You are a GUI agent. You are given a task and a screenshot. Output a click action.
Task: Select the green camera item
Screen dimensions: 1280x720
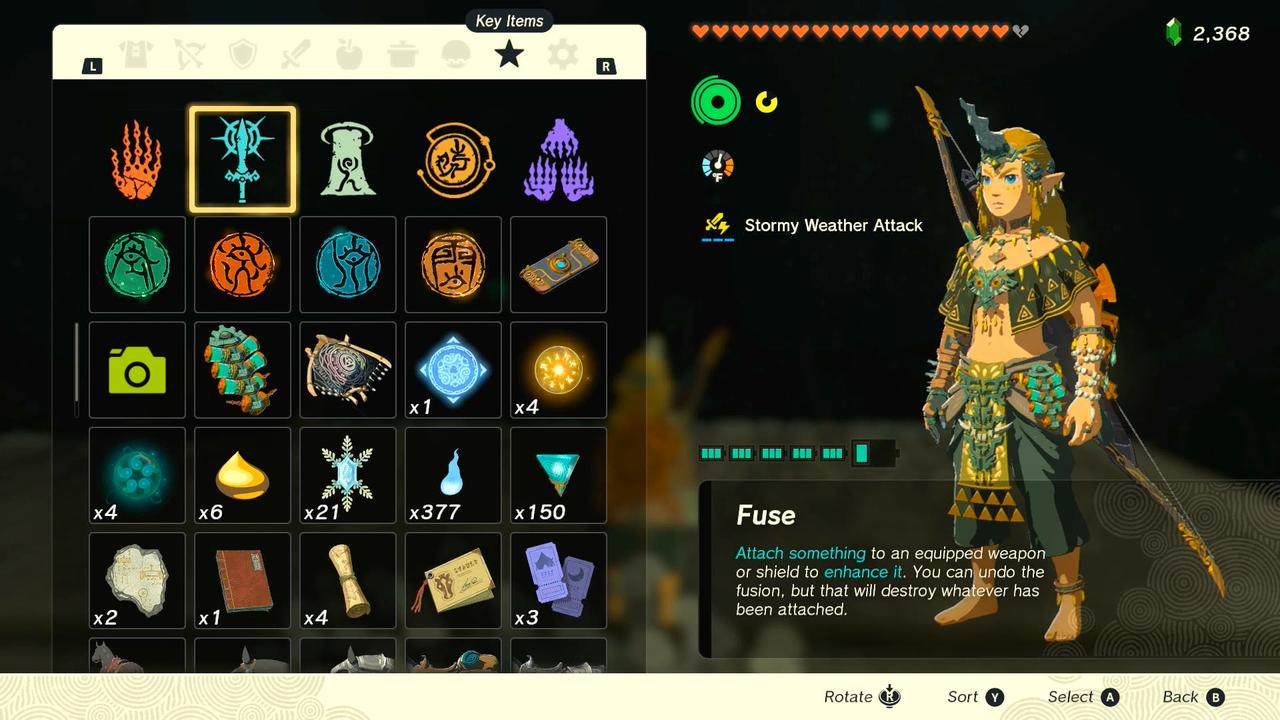coord(137,370)
